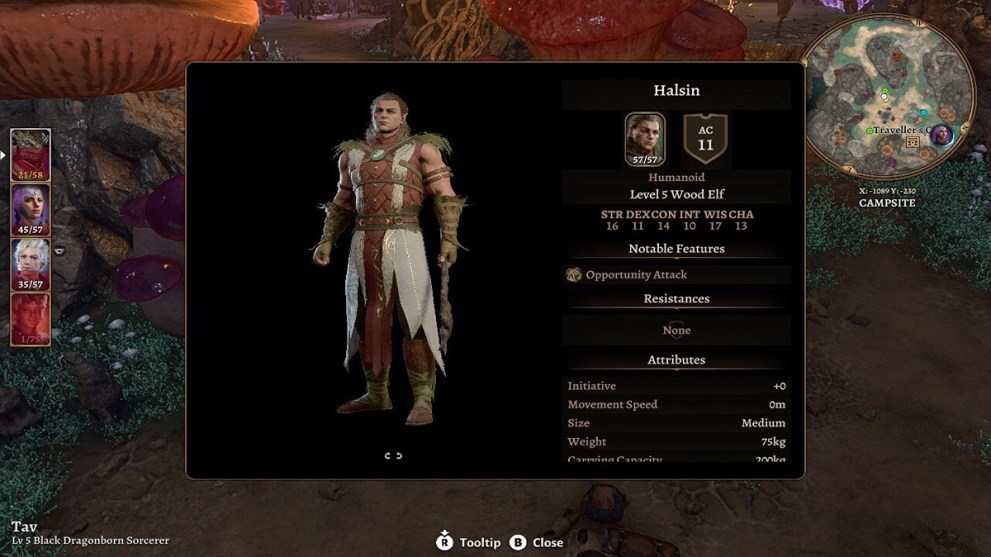The image size is (991, 557).
Task: Choose the white-haired companion portrait
Action: pos(31,264)
